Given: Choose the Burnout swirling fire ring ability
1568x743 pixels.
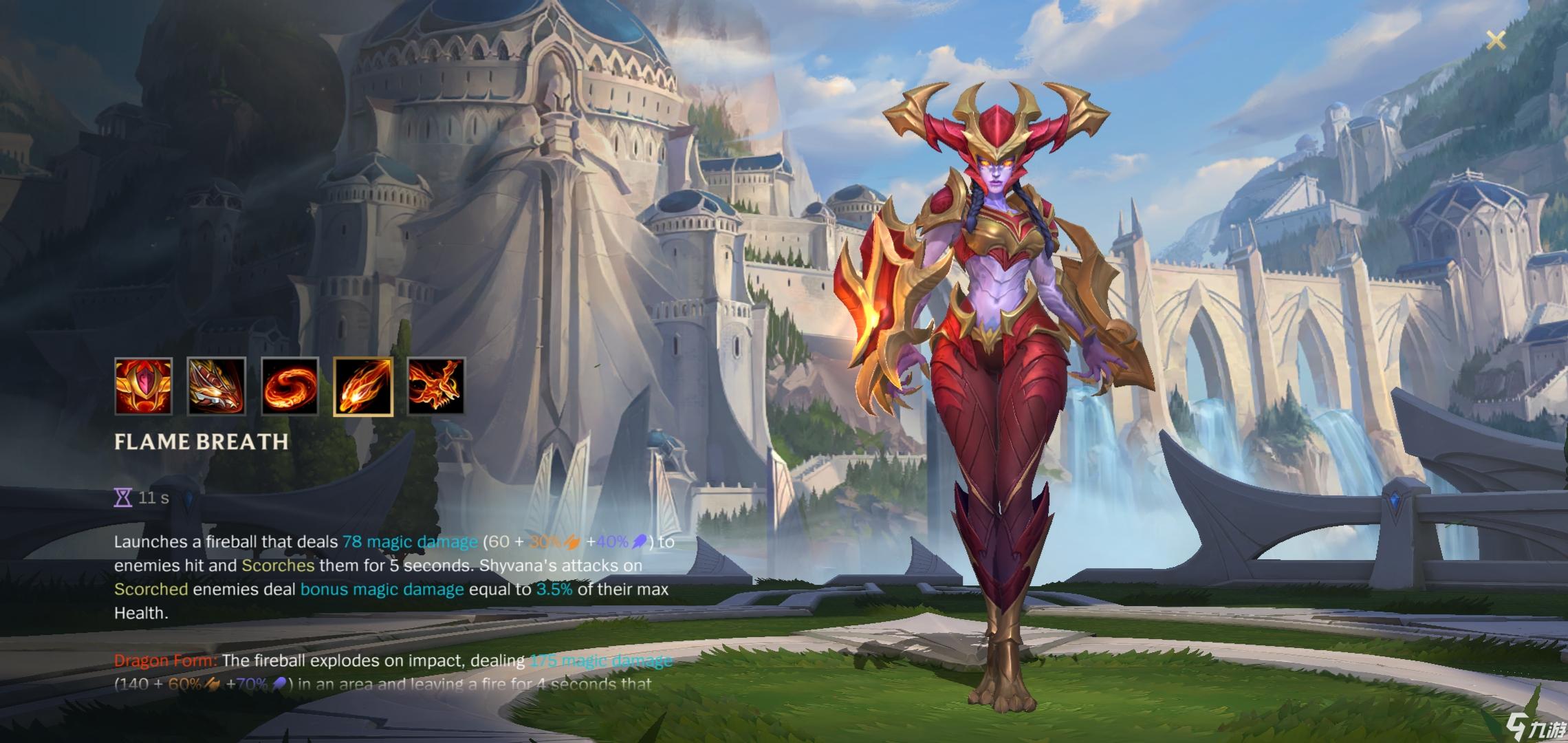Looking at the screenshot, I should 290,386.
